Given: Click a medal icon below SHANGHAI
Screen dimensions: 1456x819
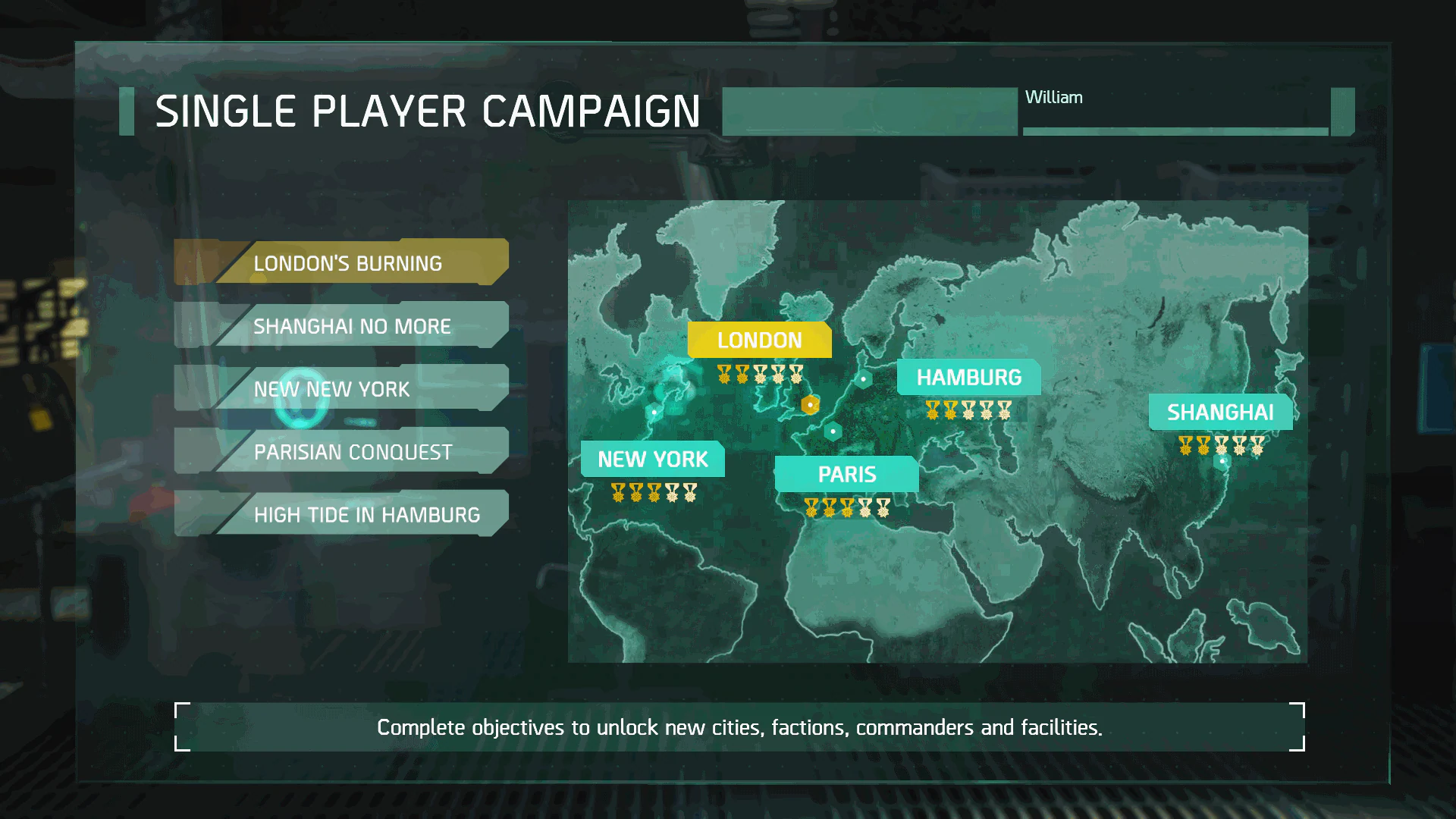Looking at the screenshot, I should [x=1187, y=446].
